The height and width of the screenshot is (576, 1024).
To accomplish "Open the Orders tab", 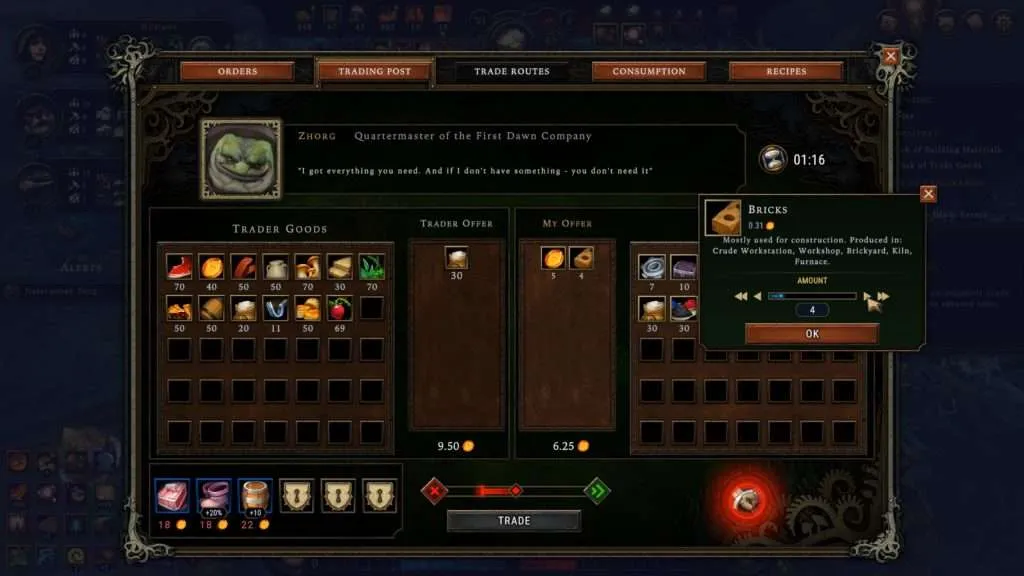I will pyautogui.click(x=237, y=72).
